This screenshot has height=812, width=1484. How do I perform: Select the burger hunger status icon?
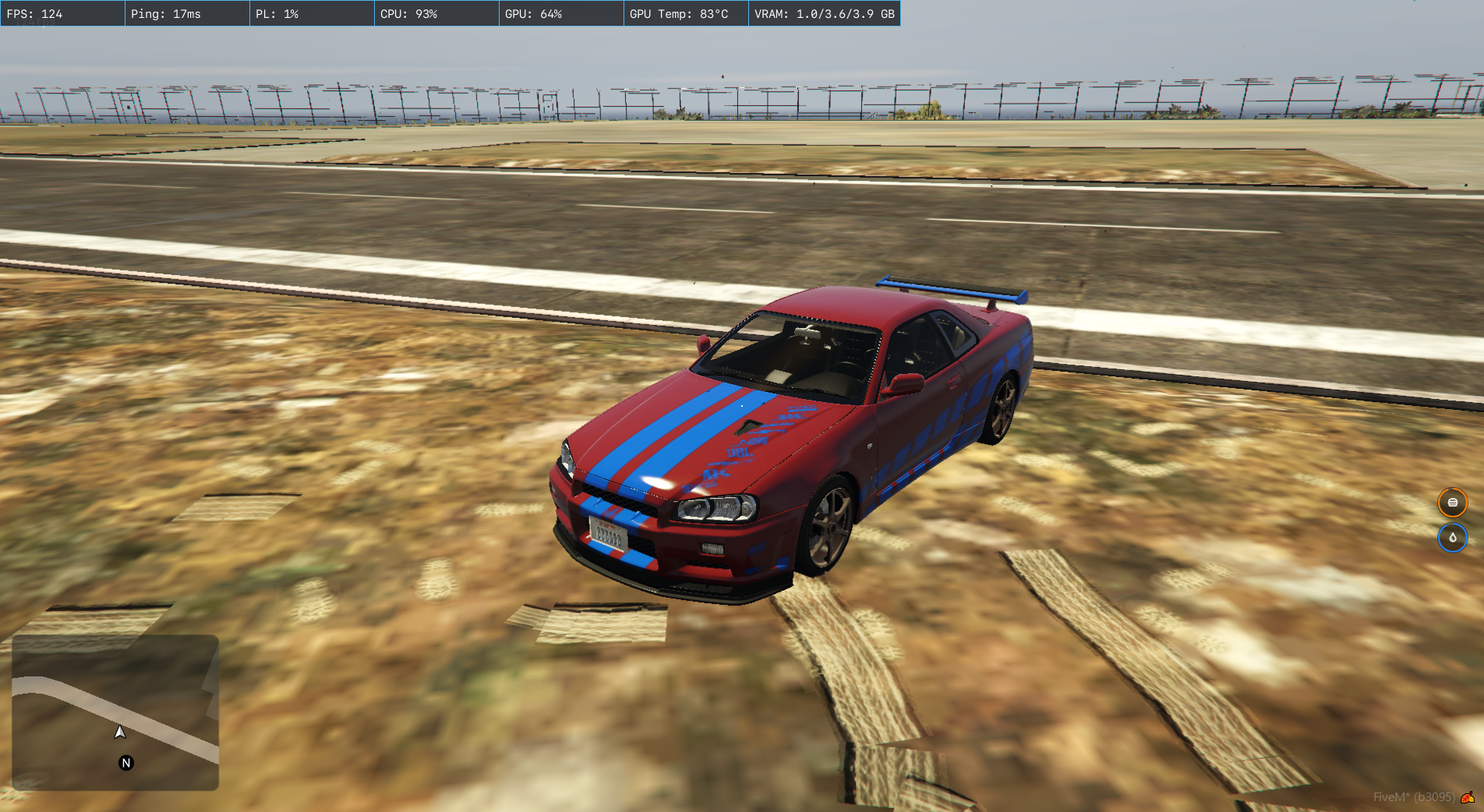pos(1452,503)
